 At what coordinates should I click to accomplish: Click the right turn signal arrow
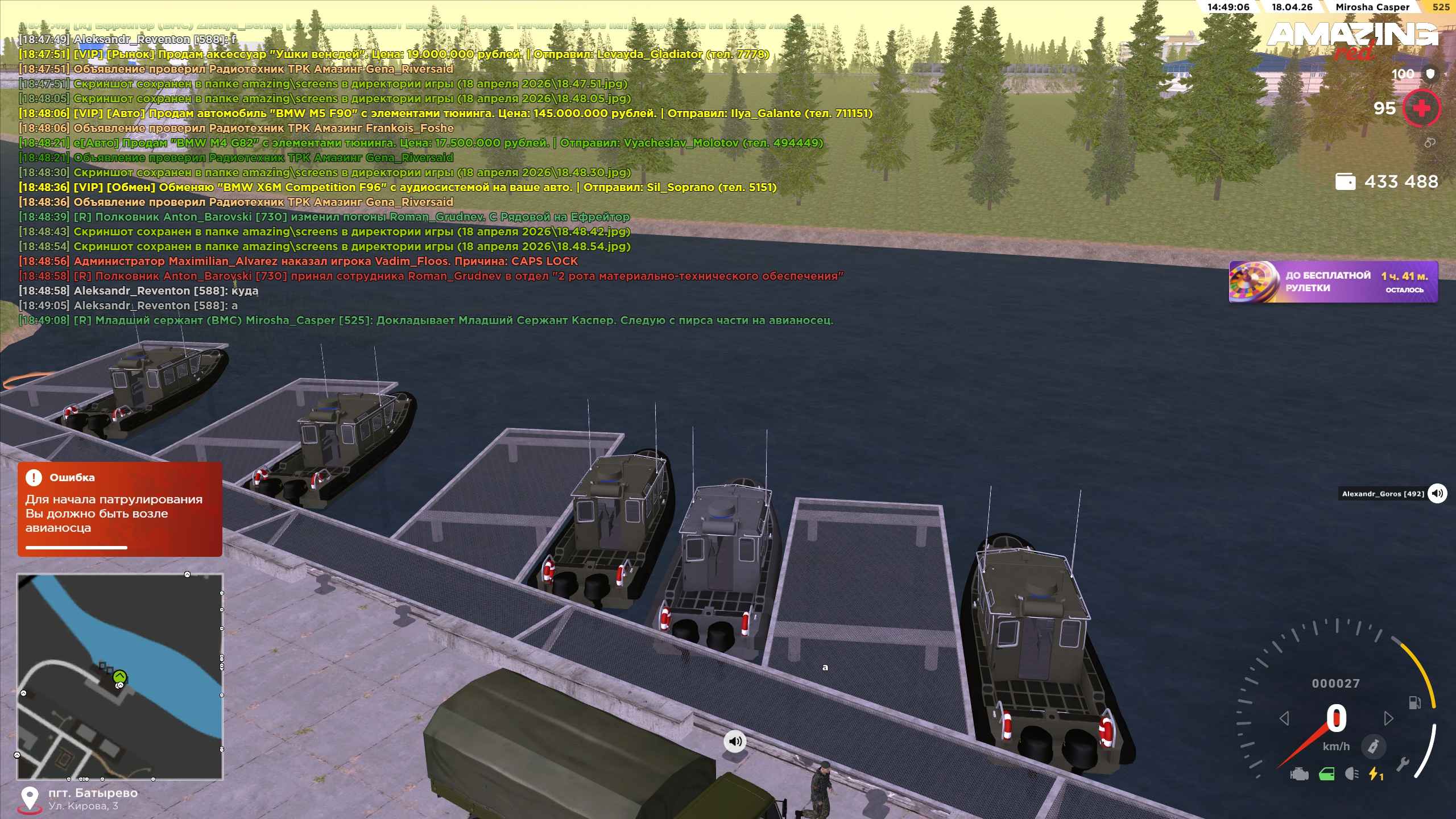click(1388, 719)
